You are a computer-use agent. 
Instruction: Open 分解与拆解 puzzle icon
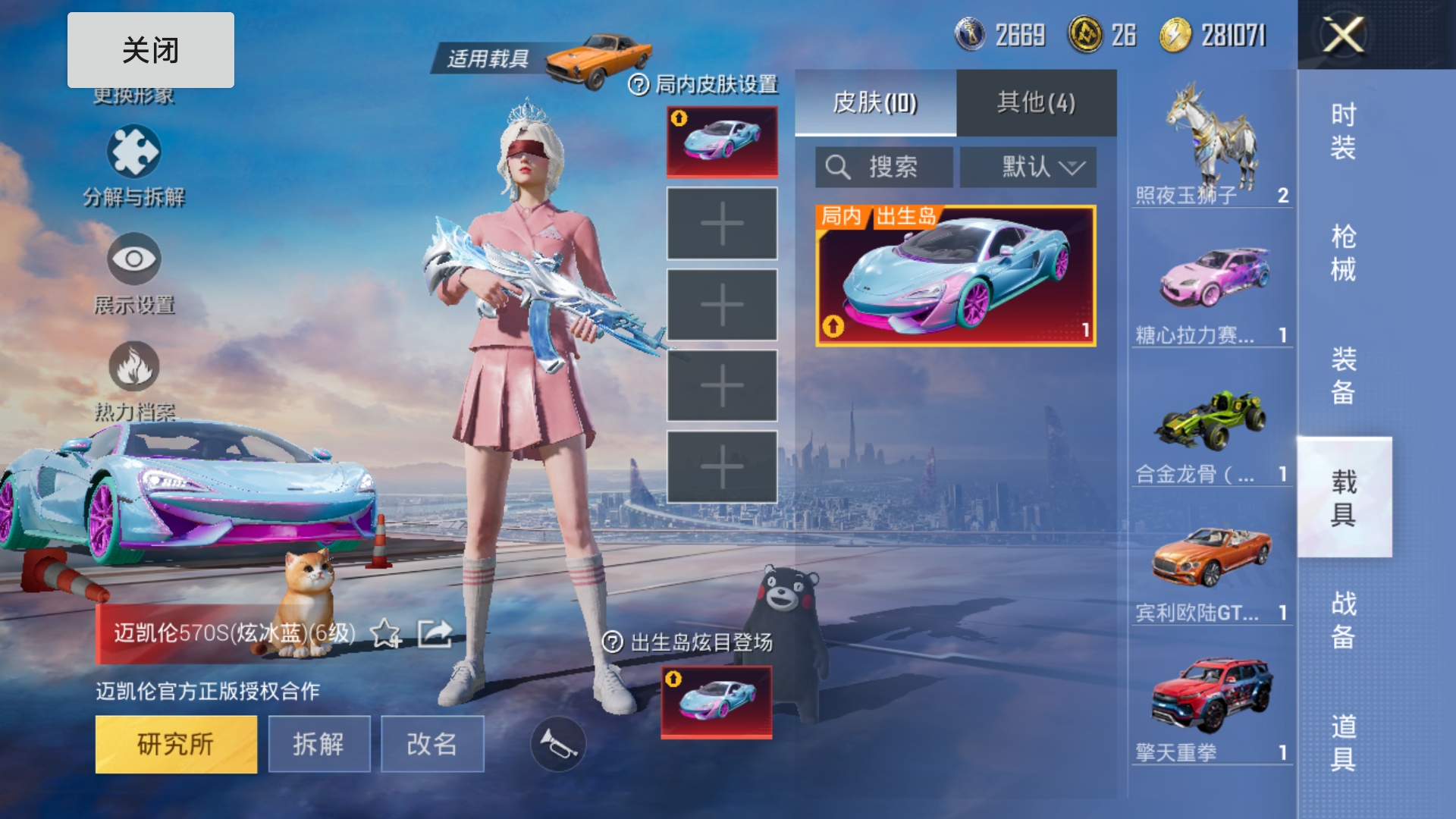[x=133, y=152]
